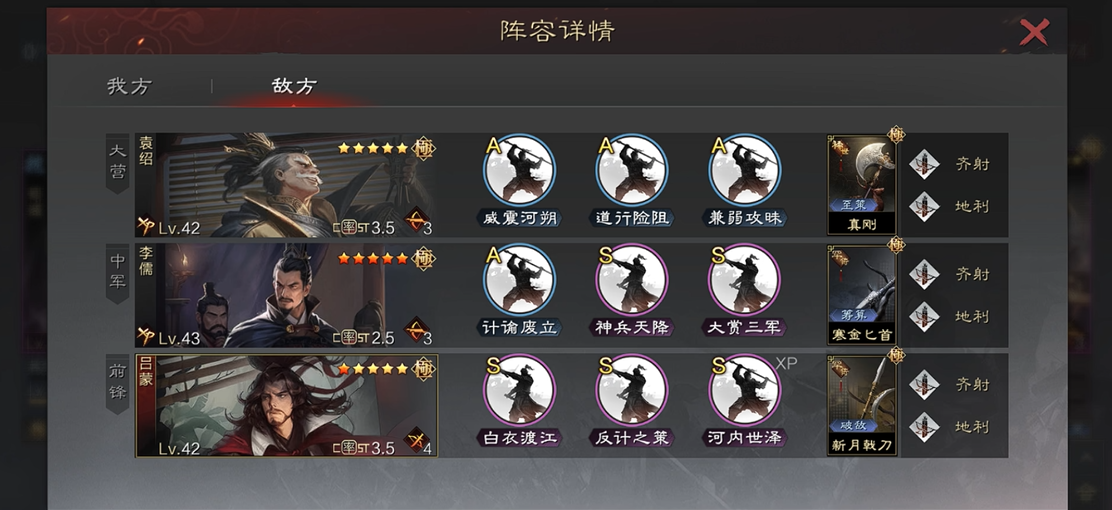1112x510 pixels.
Task: Inspect the 威震河朔 skill icon
Action: point(518,170)
